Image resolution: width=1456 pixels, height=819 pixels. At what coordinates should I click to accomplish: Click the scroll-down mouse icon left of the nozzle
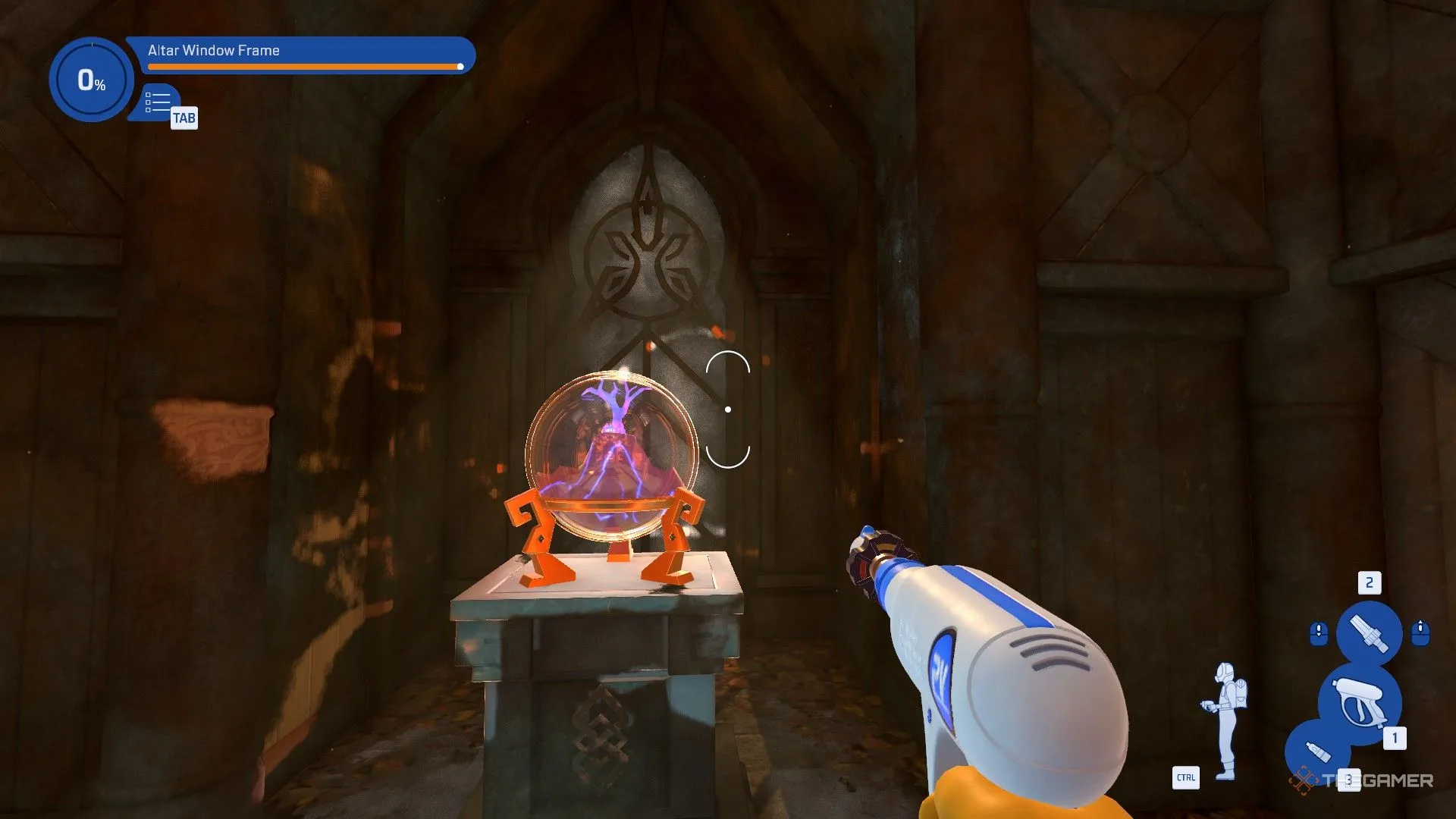[x=1319, y=632]
